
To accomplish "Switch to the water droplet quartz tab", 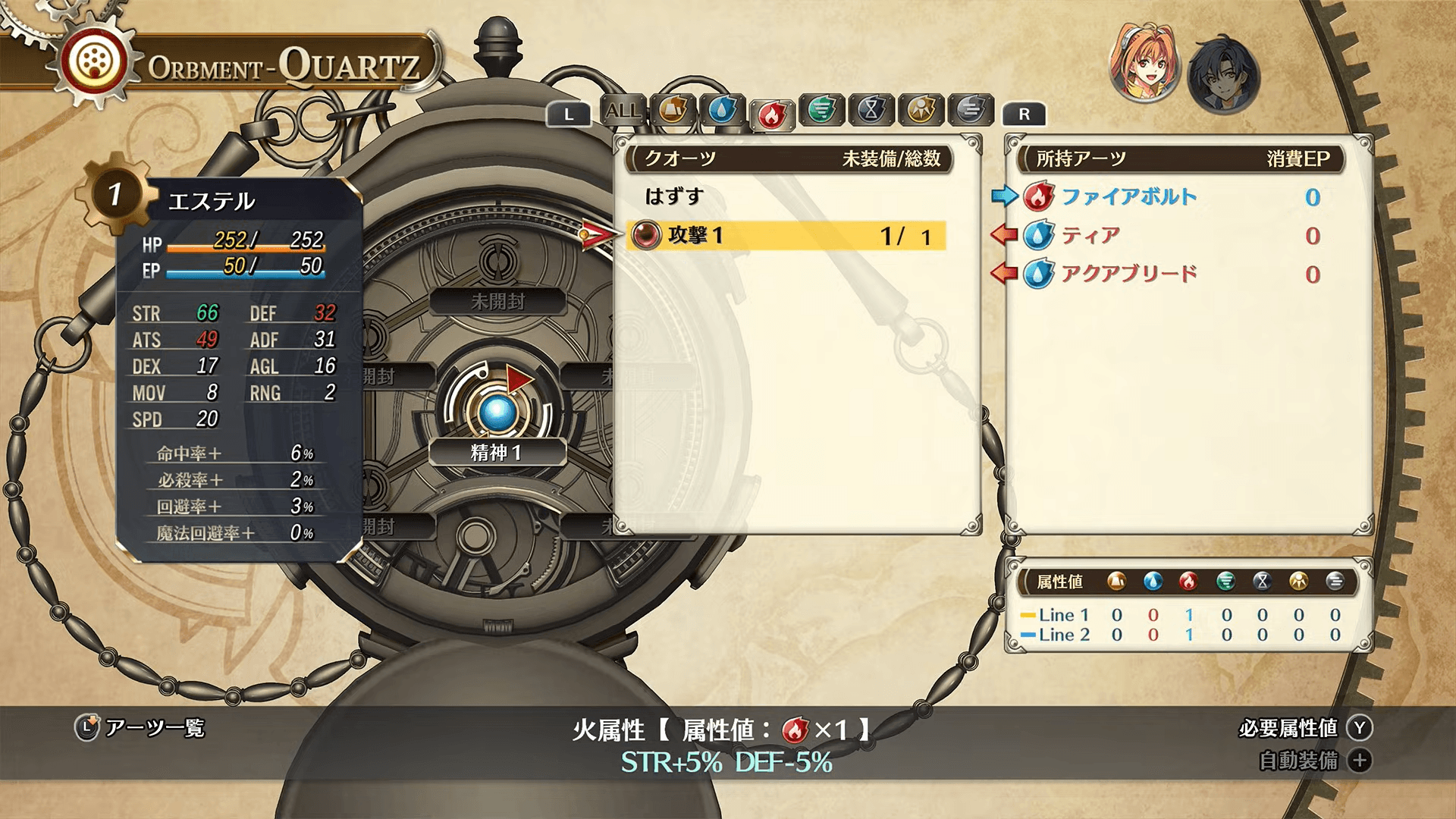I will point(722,111).
